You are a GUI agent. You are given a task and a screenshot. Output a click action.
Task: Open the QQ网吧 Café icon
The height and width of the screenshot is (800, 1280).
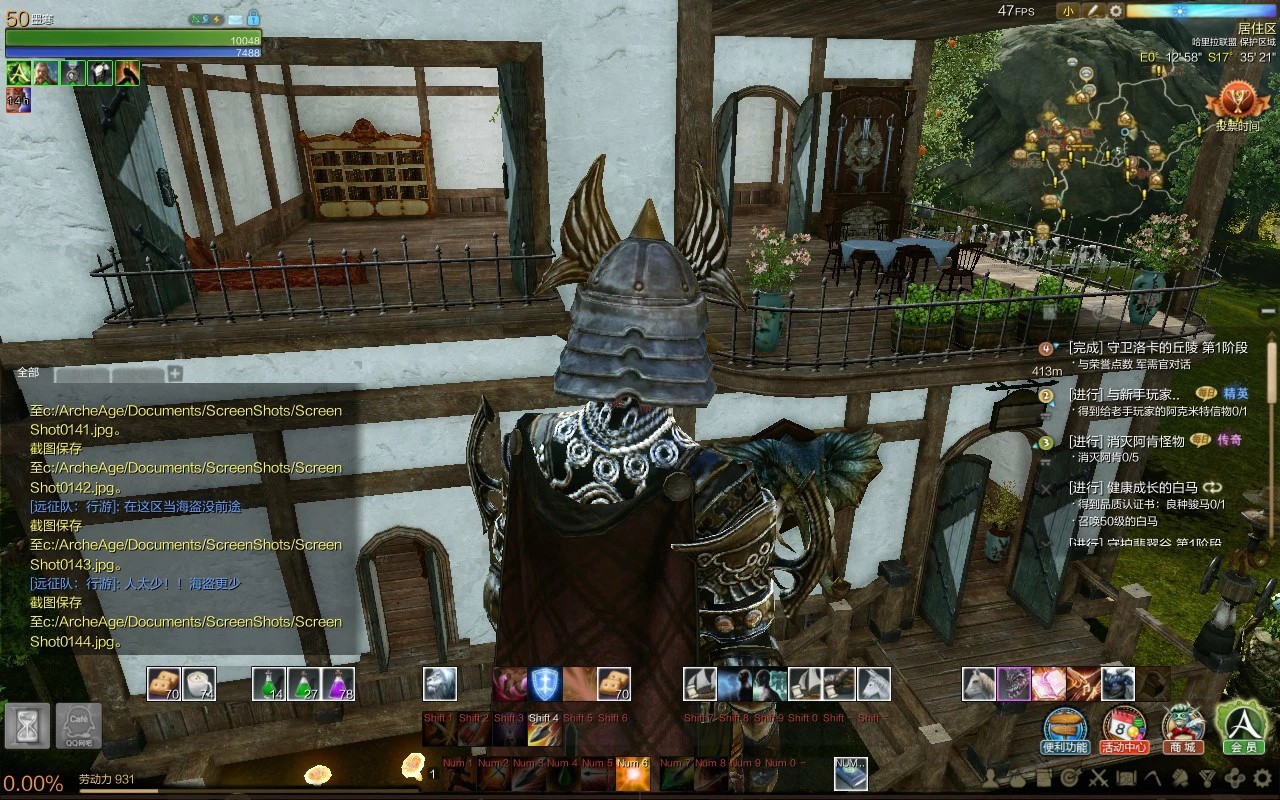tap(78, 725)
